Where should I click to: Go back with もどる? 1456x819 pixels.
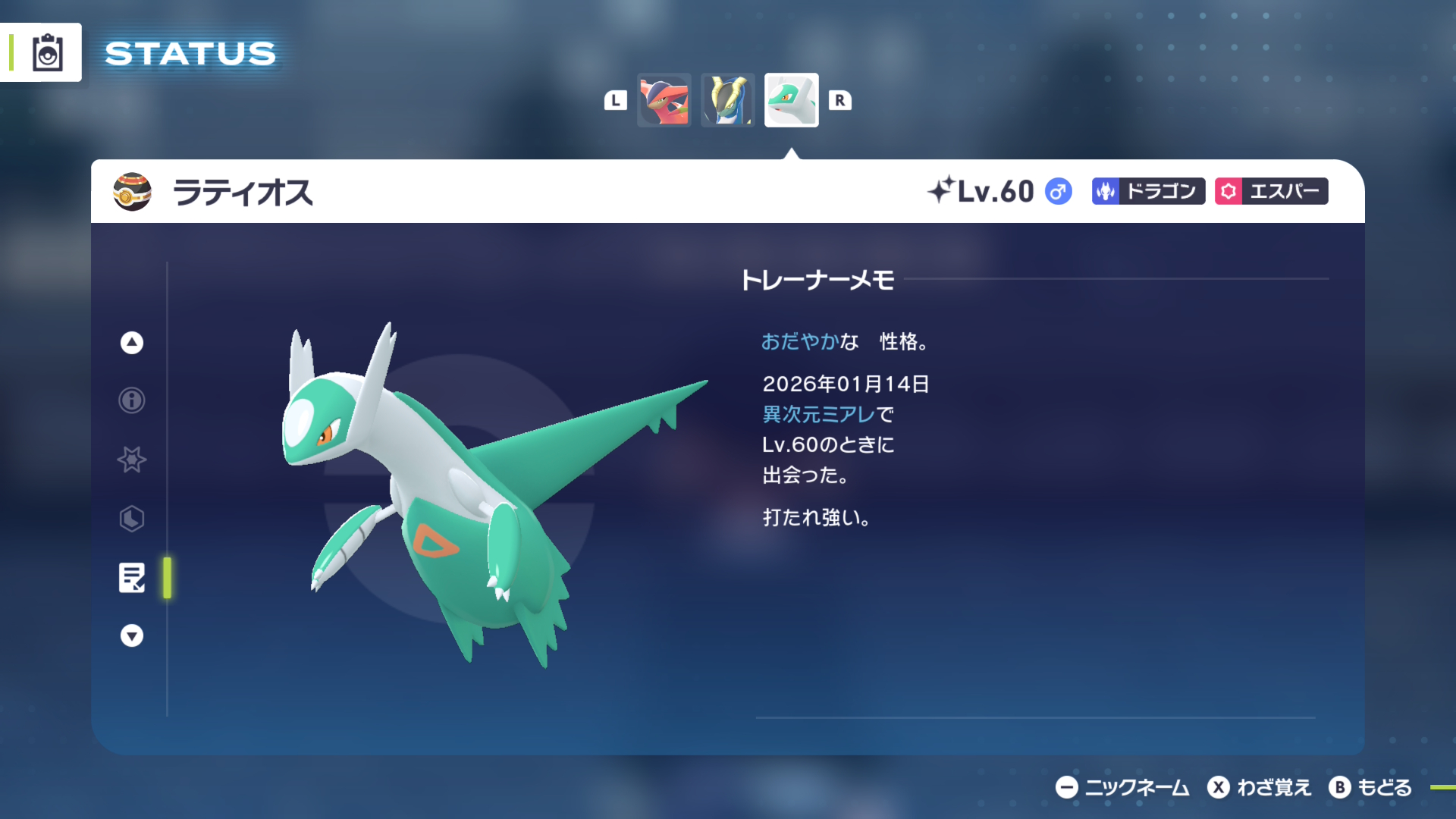point(1370,788)
